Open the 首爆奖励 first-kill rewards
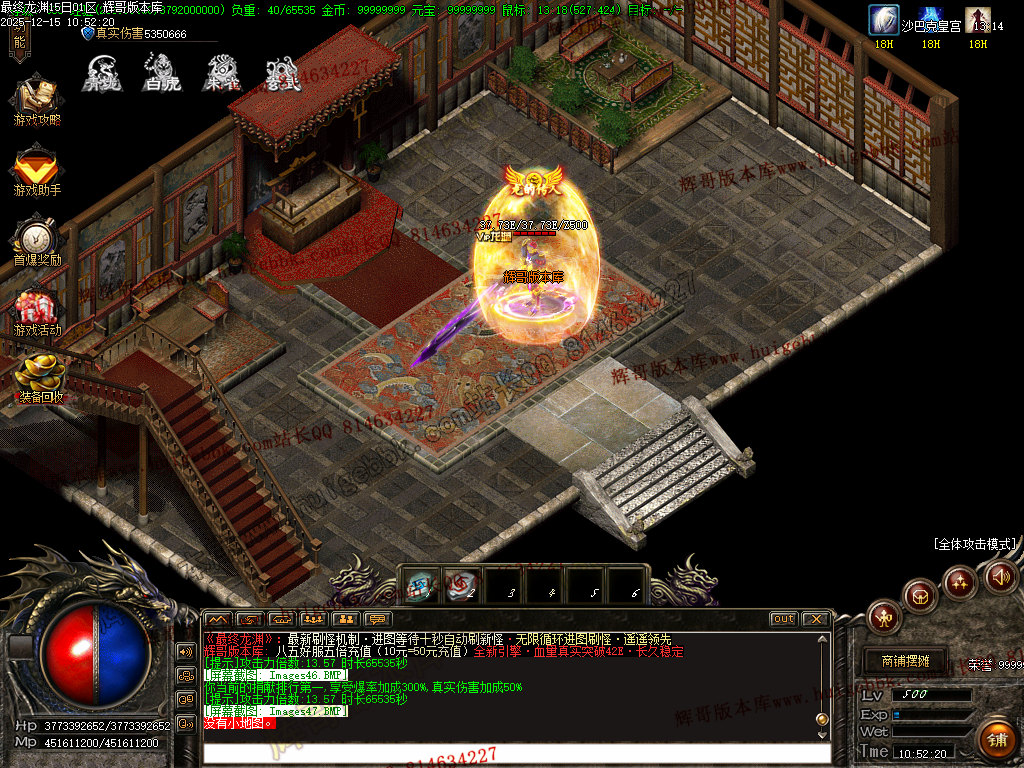The height and width of the screenshot is (768, 1024). (37, 243)
